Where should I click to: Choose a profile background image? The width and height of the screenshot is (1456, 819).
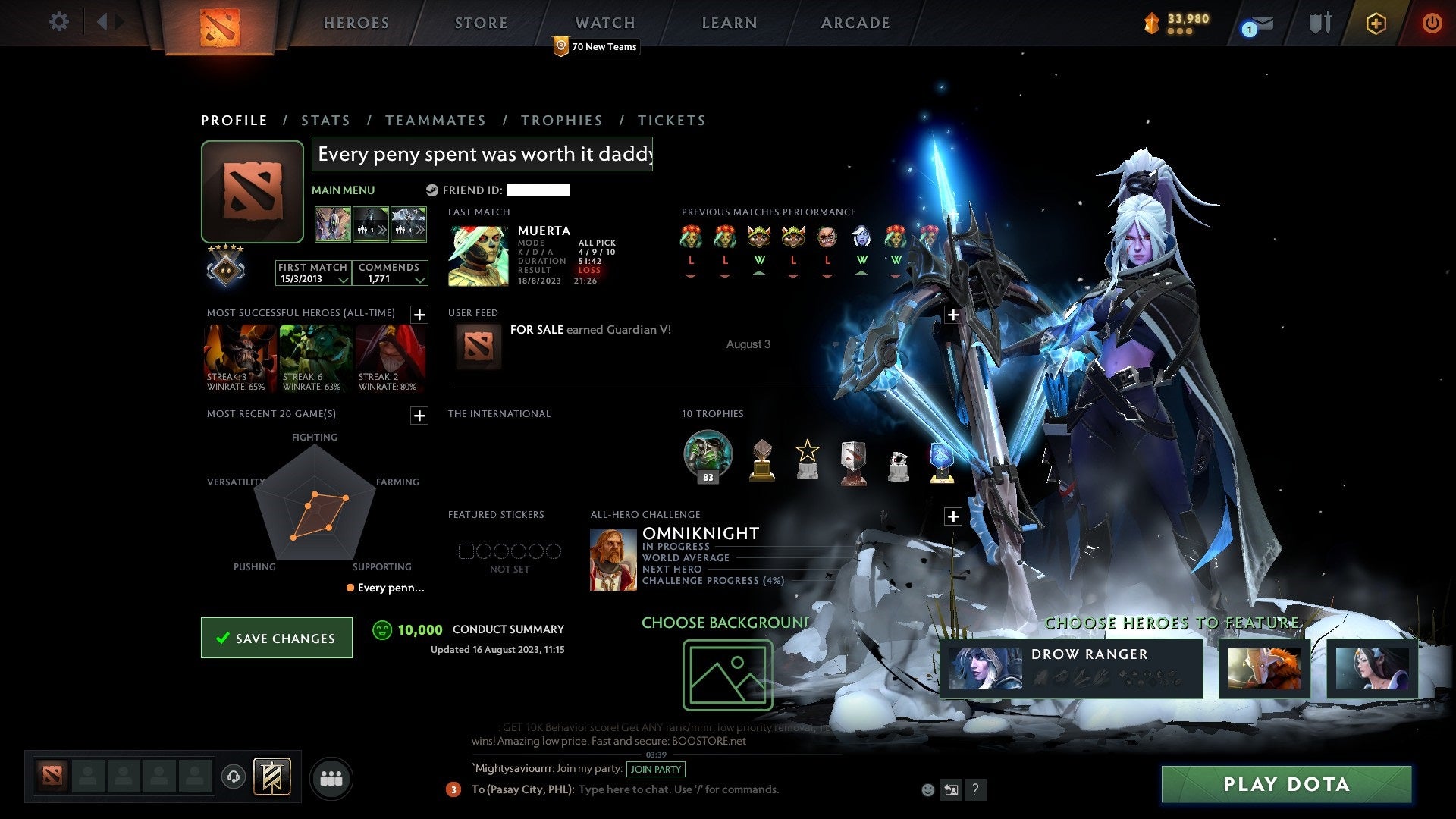(x=727, y=675)
